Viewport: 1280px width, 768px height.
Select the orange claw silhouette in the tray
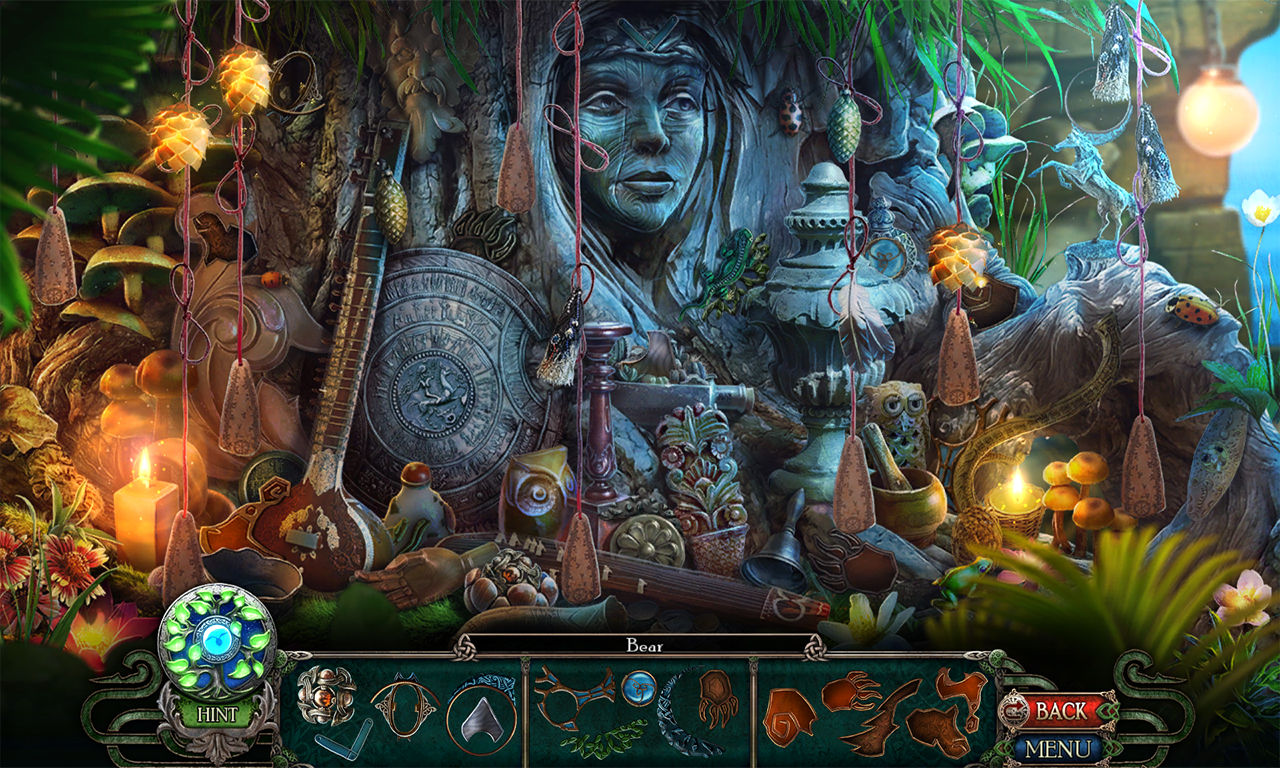pos(846,691)
